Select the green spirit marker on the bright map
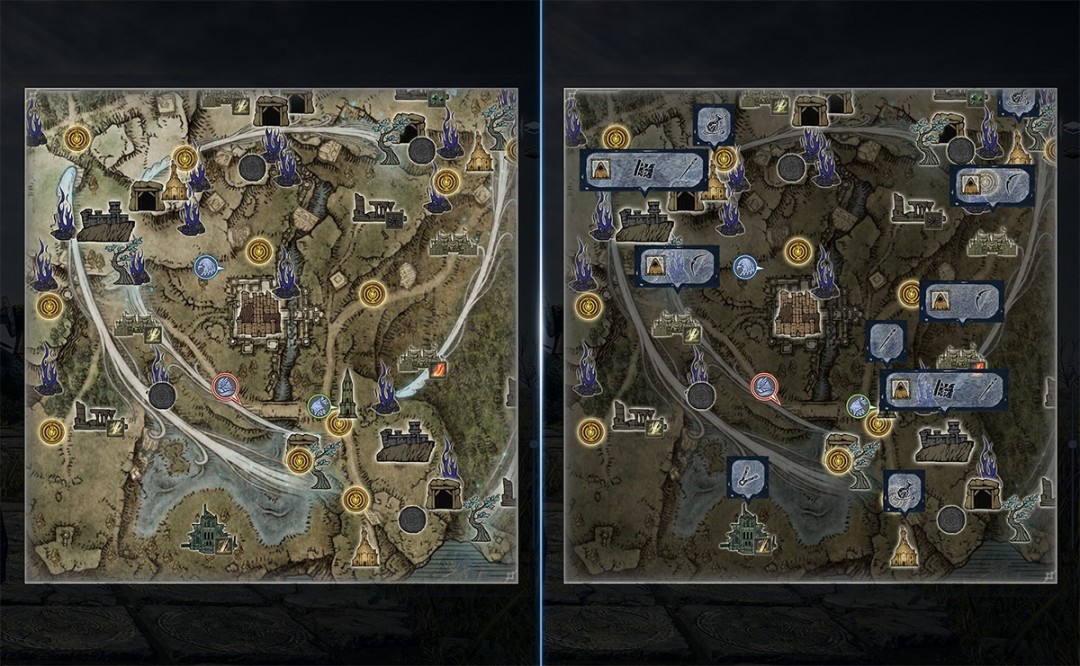This screenshot has height=666, width=1080. click(x=319, y=405)
